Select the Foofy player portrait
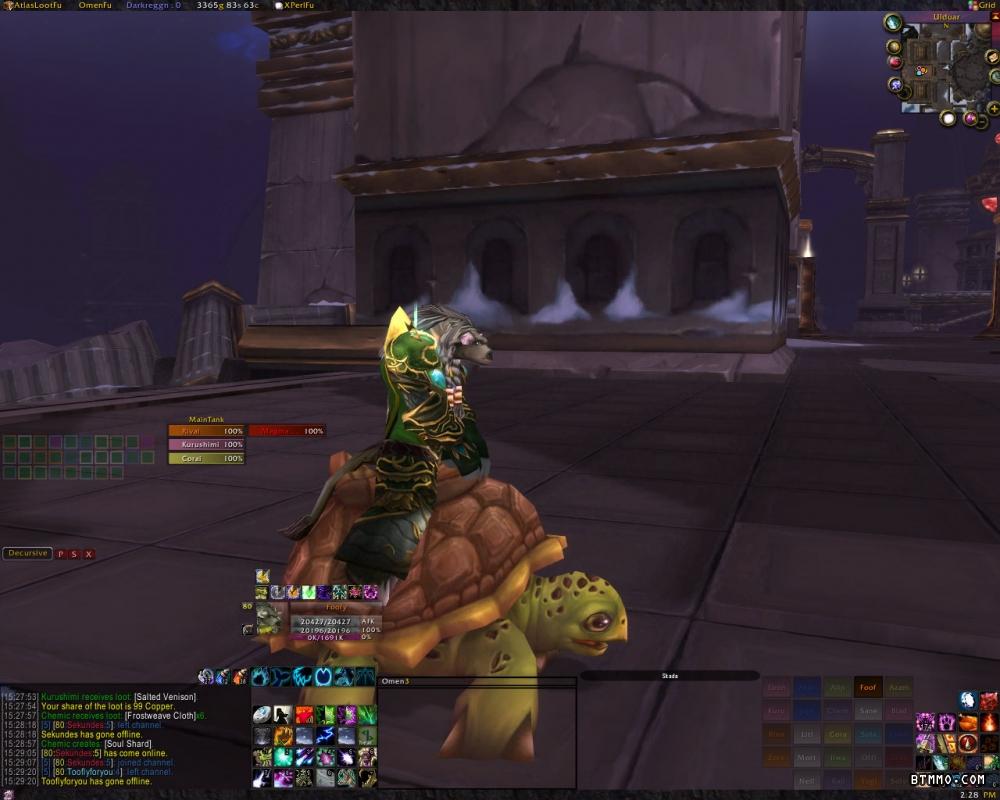This screenshot has width=1000, height=800. (269, 620)
